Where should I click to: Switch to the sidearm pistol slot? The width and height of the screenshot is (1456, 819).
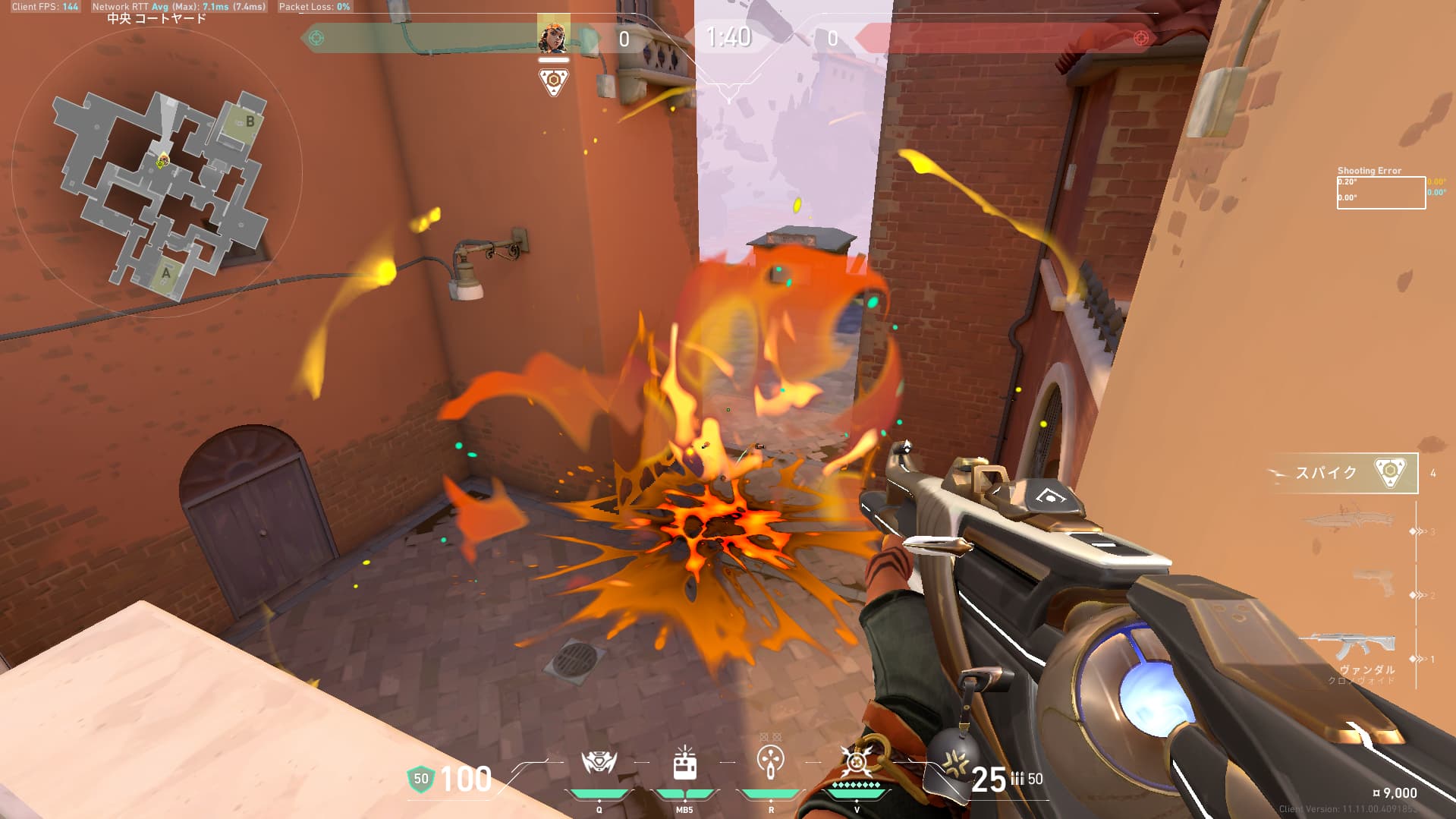tap(1374, 583)
